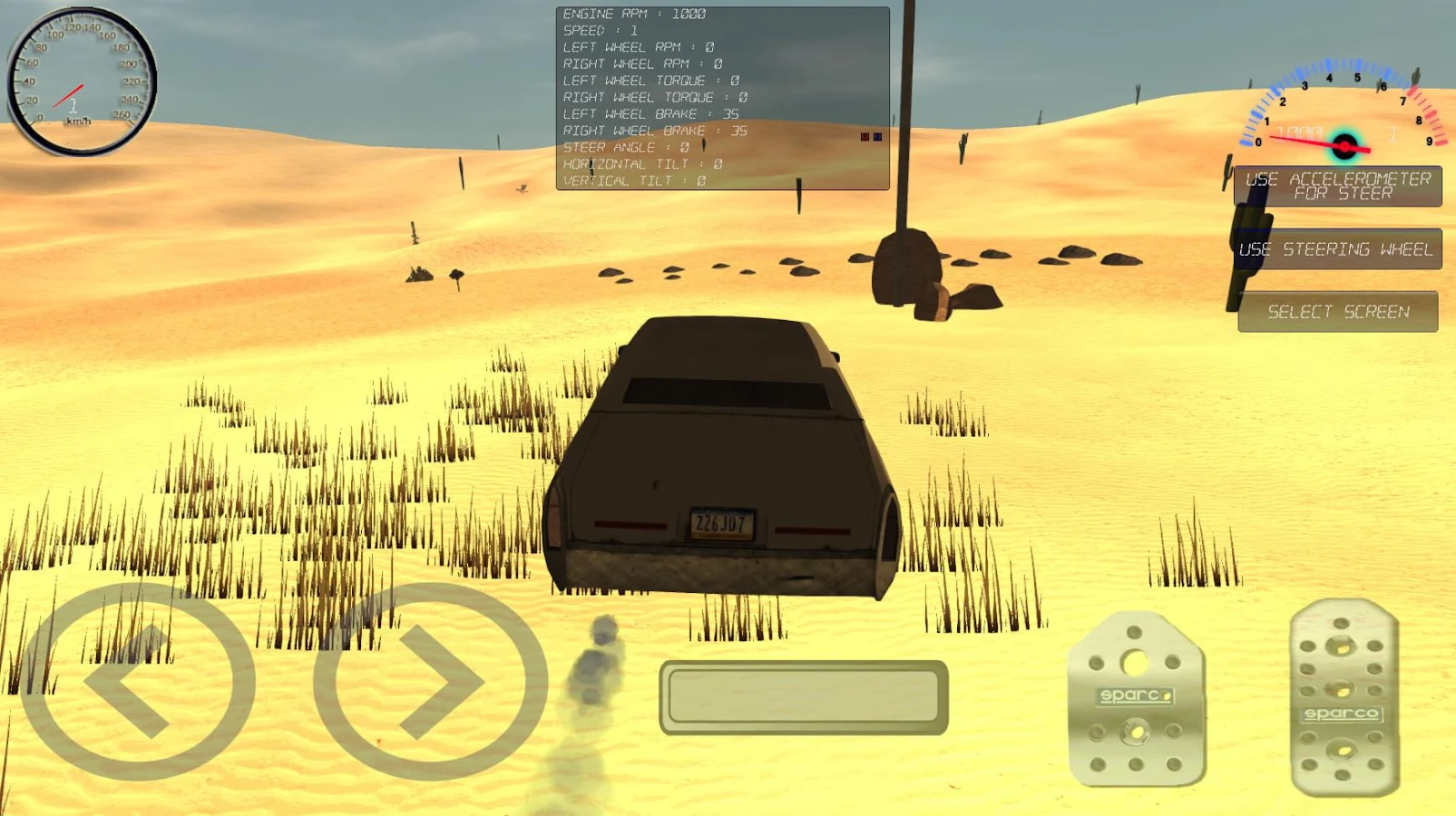The height and width of the screenshot is (816, 1456).
Task: Toggle the red square indicator on the telemetry panel
Action: (865, 137)
